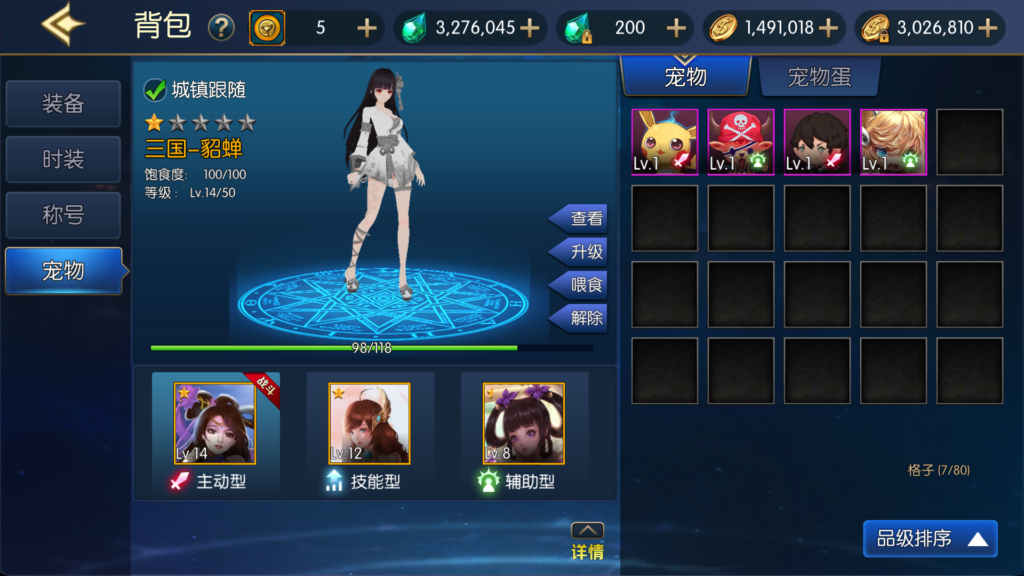Open the 时装 costume tab
The width and height of the screenshot is (1024, 576).
(x=63, y=159)
